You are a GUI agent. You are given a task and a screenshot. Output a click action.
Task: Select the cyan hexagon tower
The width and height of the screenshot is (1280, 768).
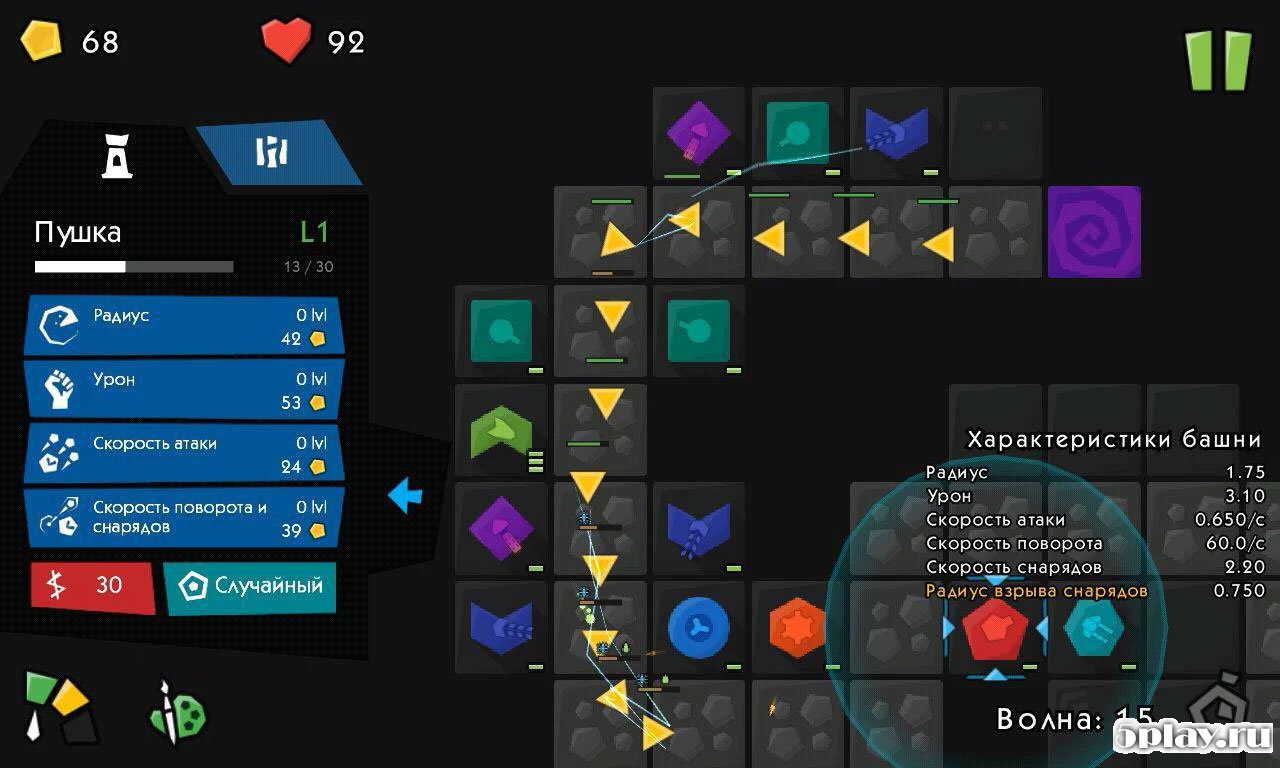1093,628
